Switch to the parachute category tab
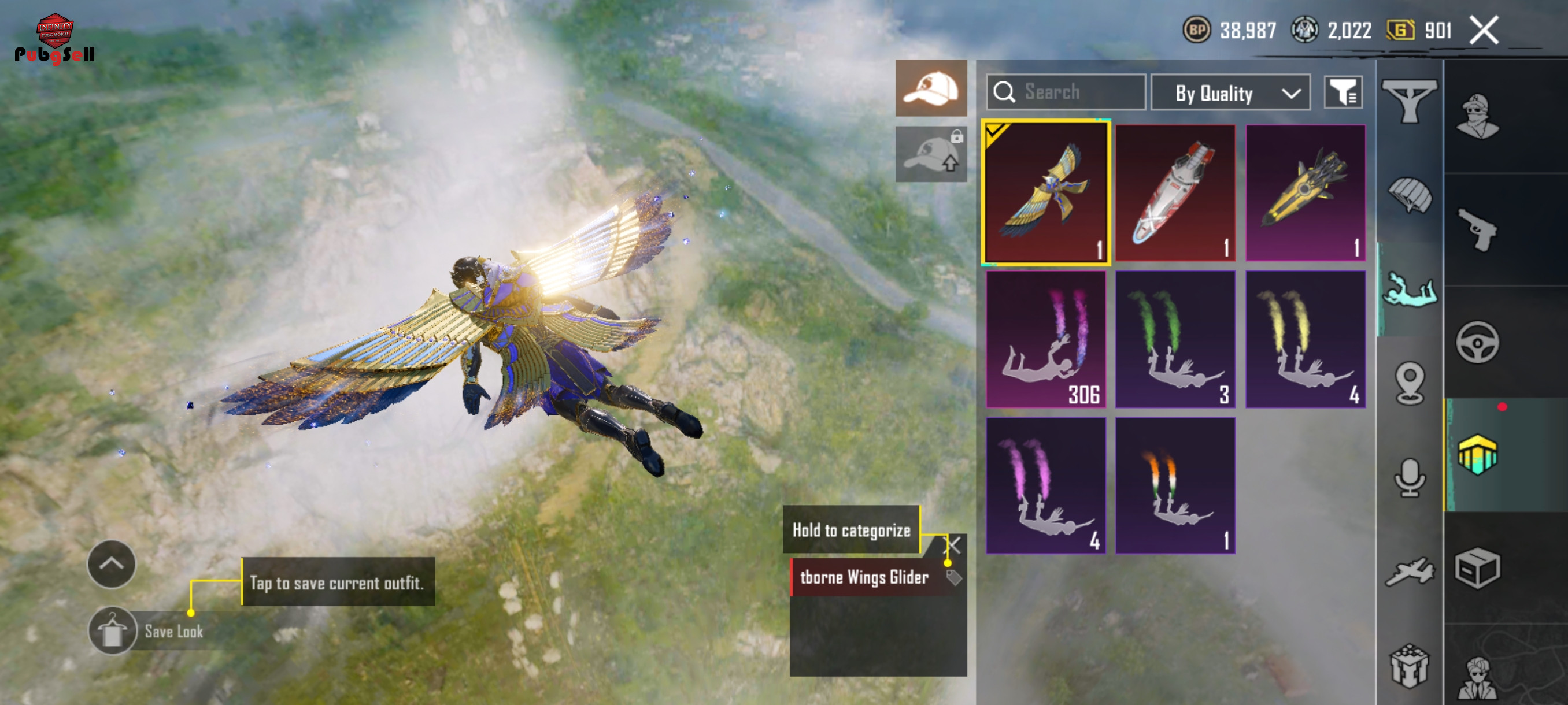 point(1409,196)
